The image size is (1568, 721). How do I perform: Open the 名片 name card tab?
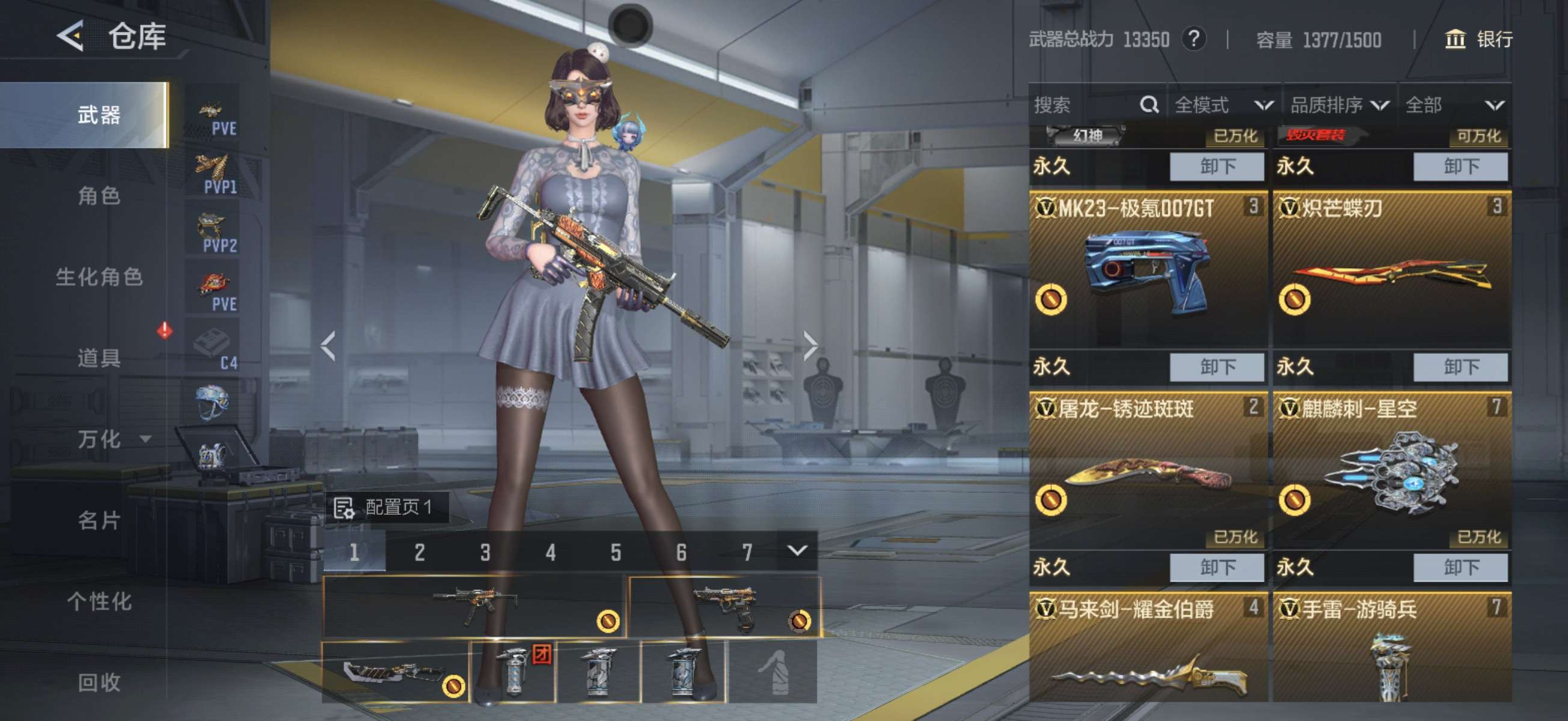pyautogui.click(x=99, y=520)
